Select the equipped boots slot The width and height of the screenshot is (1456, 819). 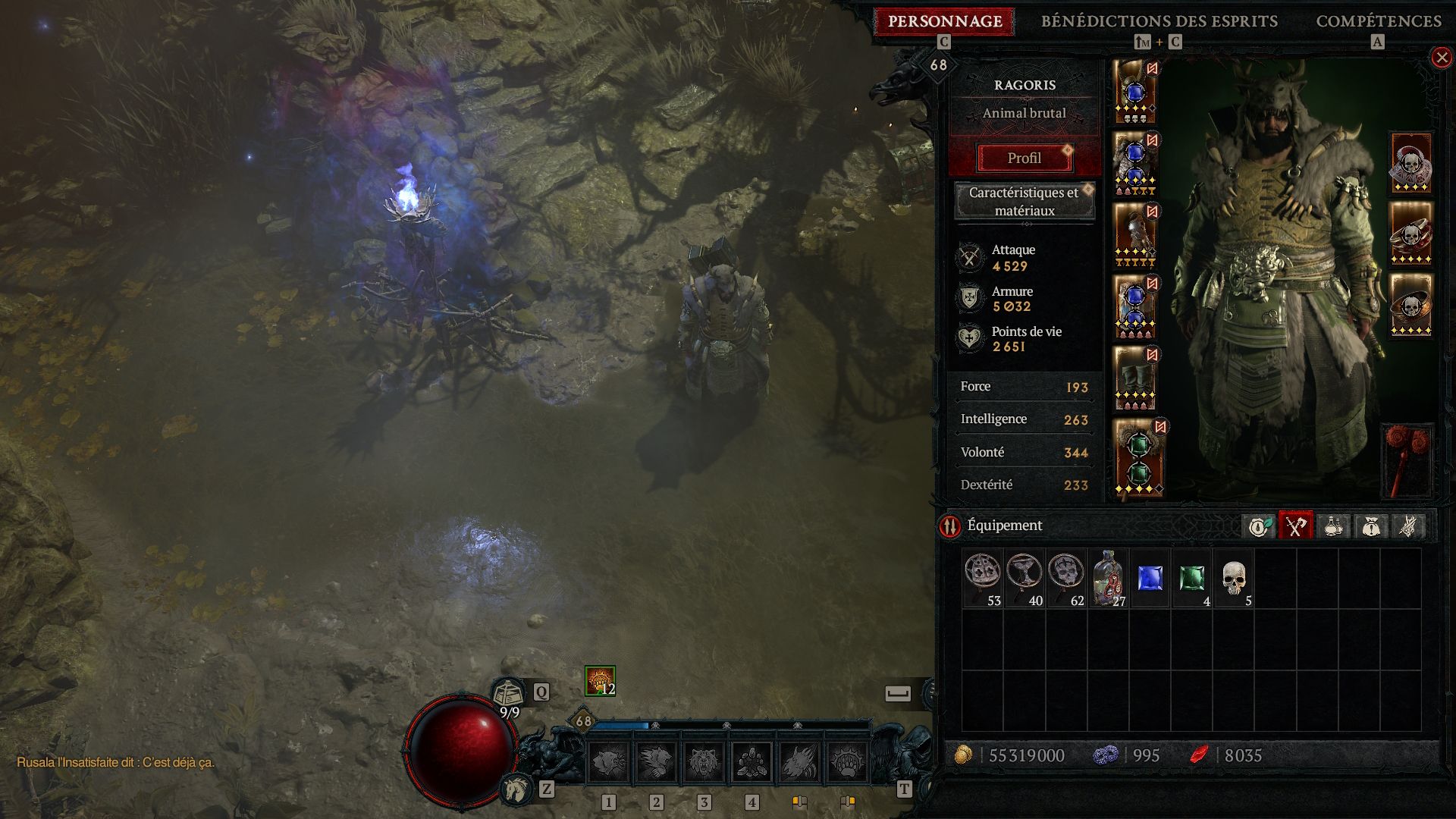1134,378
